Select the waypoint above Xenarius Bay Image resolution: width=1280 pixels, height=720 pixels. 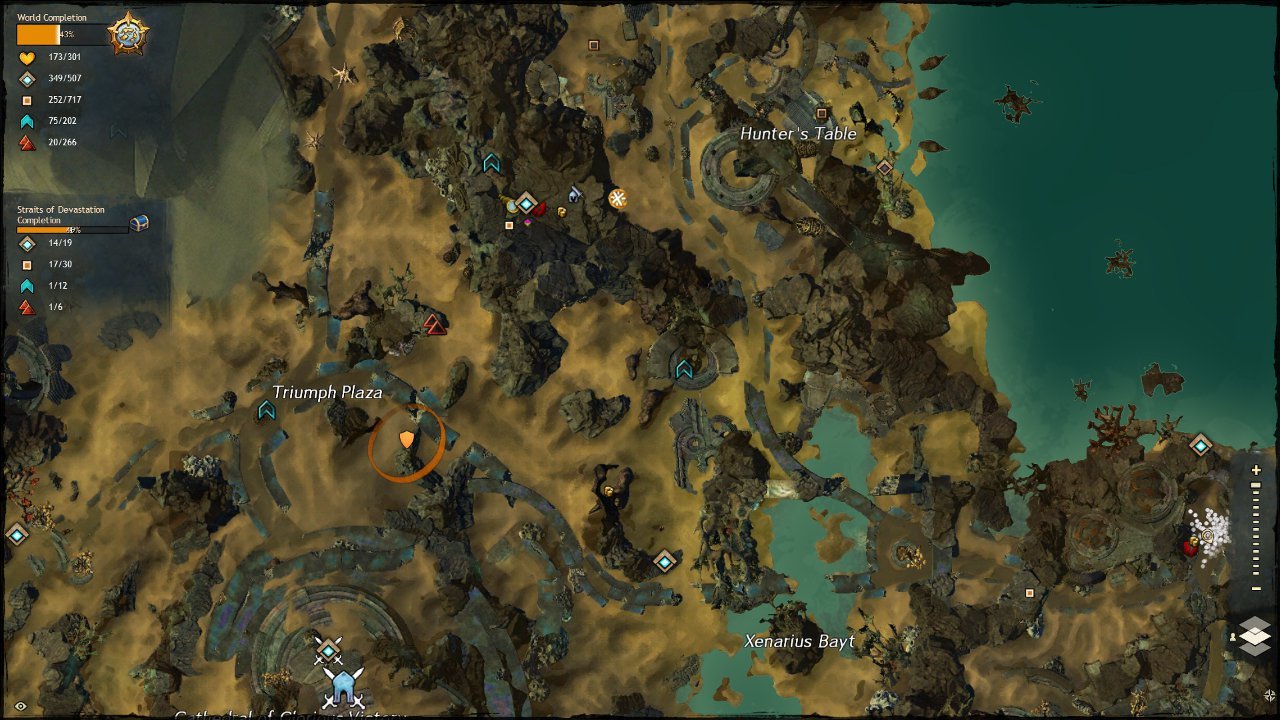pos(665,561)
